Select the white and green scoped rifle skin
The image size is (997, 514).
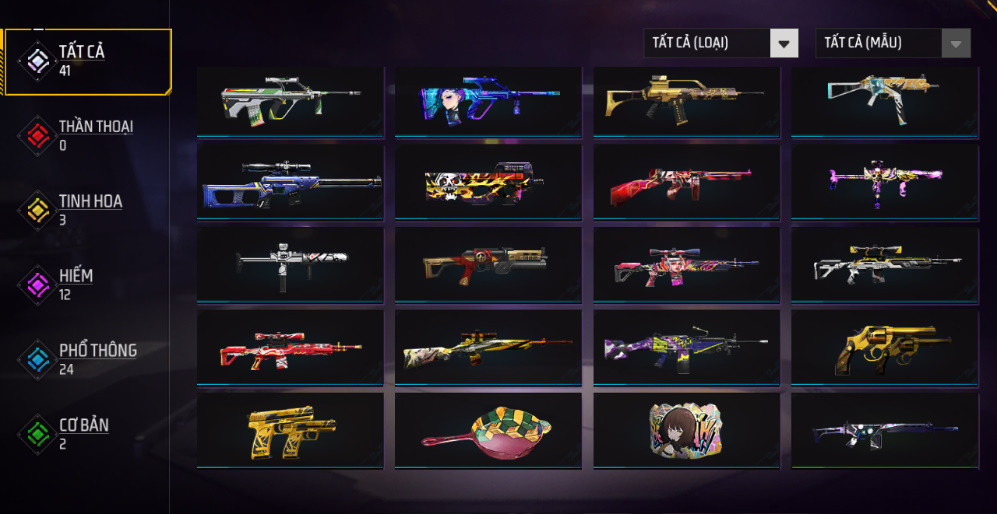290,100
